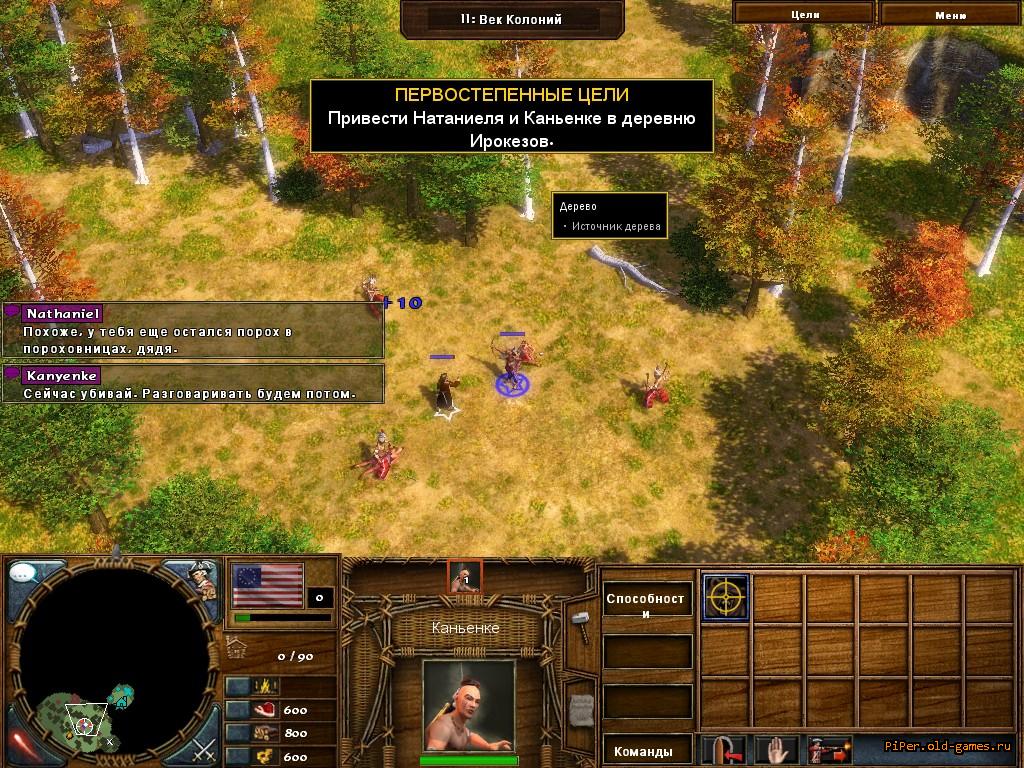Open the Меню (Menu) button
The height and width of the screenshot is (768, 1024).
[950, 14]
